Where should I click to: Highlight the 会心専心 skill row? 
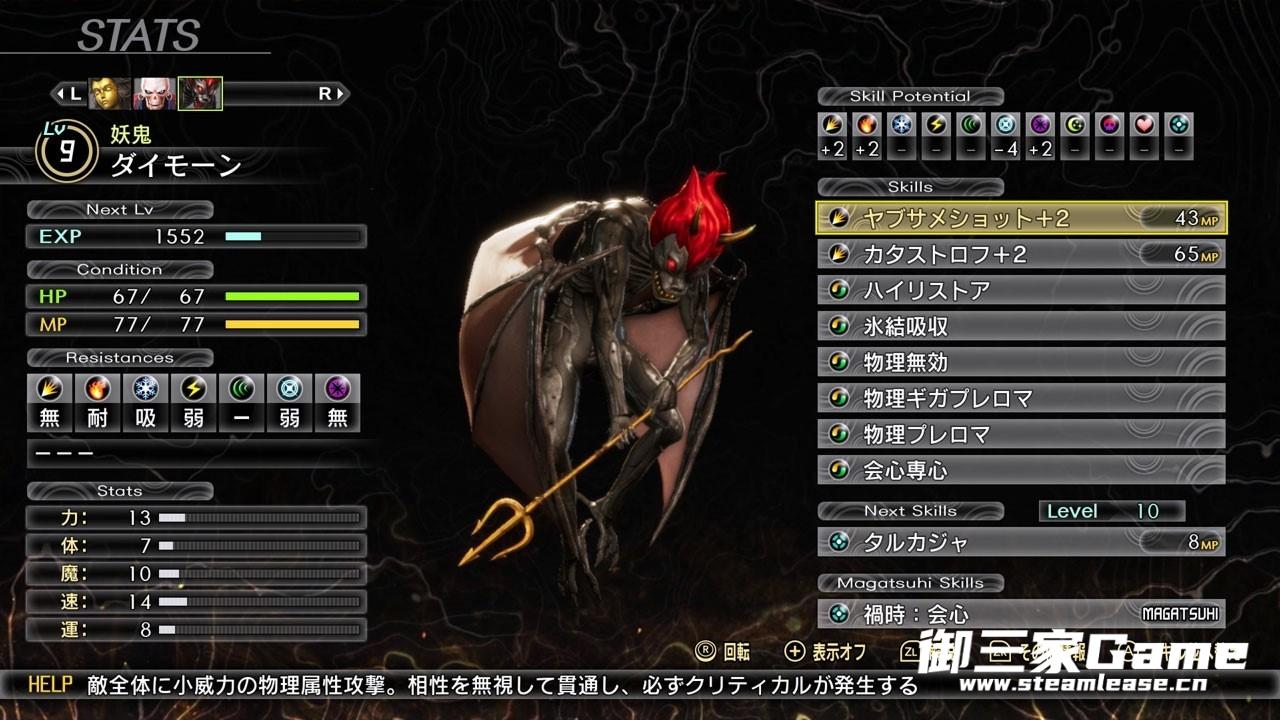(1020, 470)
